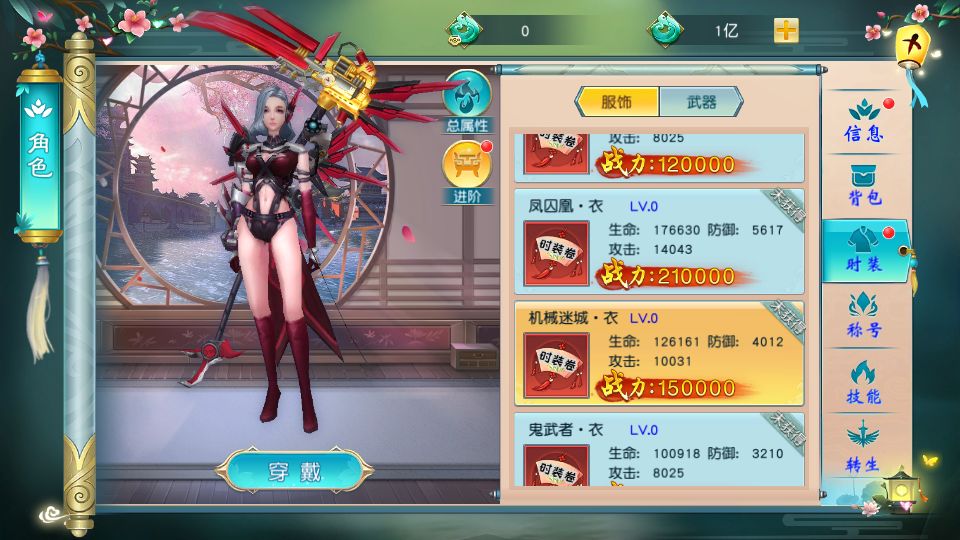Add currency with the yellow plus button
This screenshot has height=540, width=960.
coord(786,30)
